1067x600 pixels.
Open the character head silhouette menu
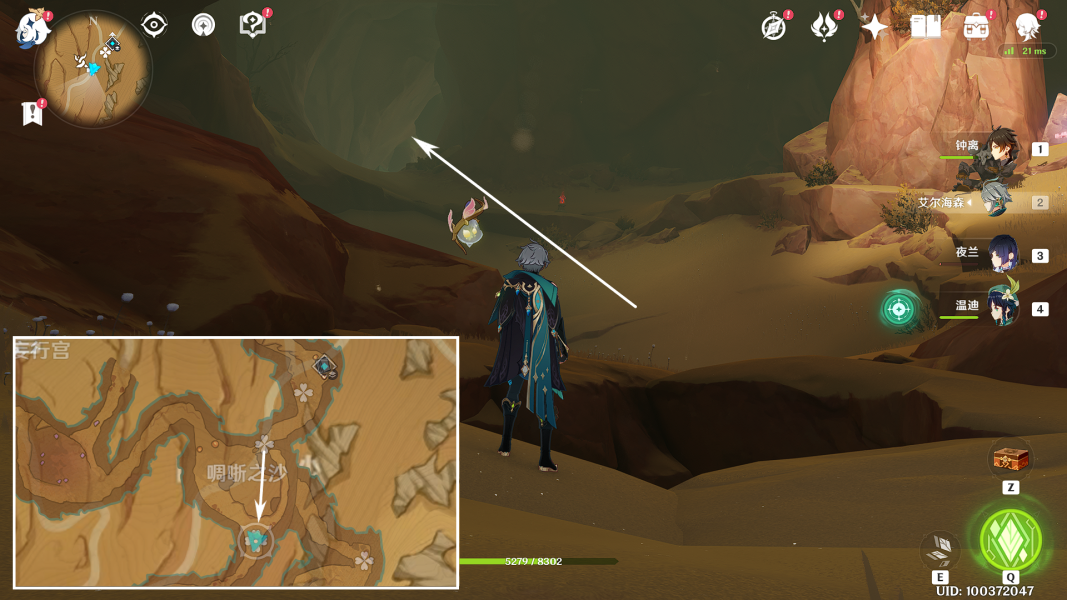[1027, 27]
